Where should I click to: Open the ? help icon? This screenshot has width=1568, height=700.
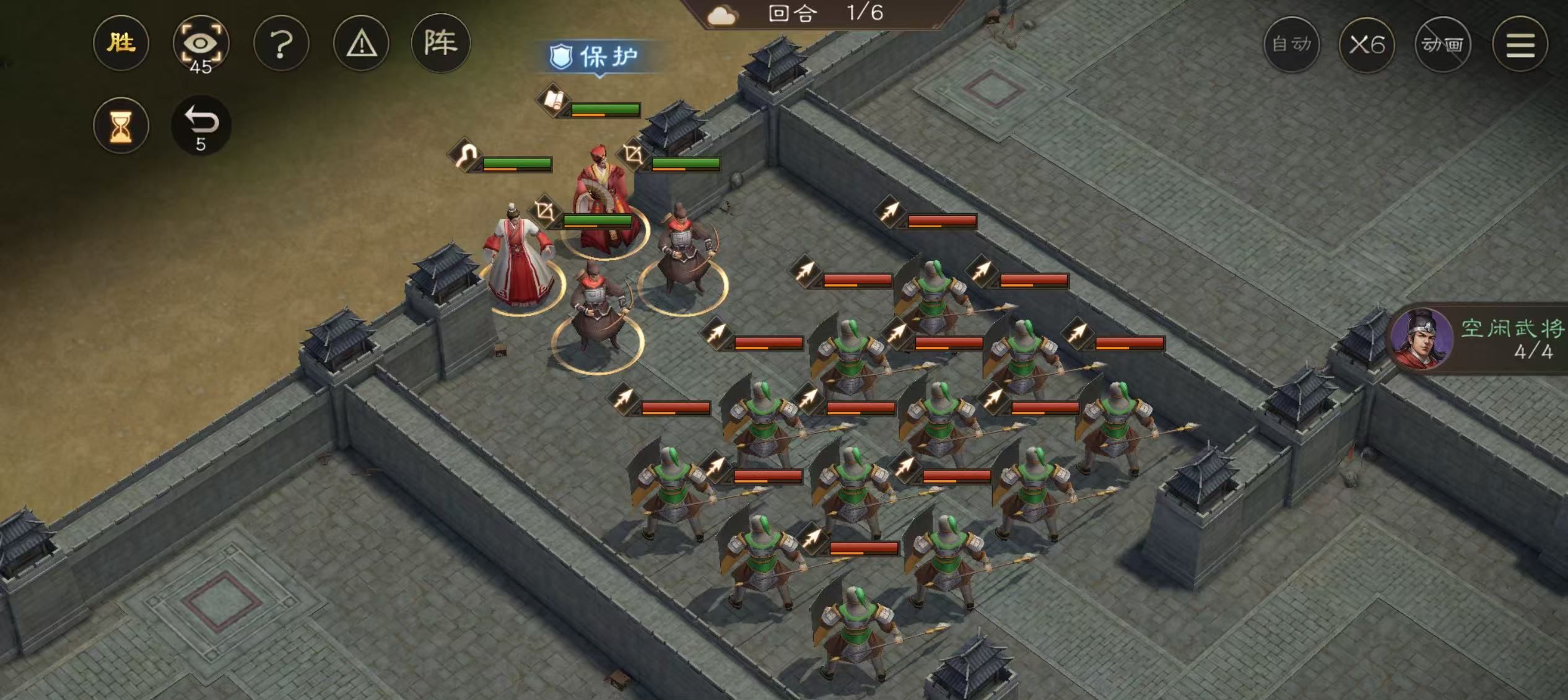[x=282, y=43]
